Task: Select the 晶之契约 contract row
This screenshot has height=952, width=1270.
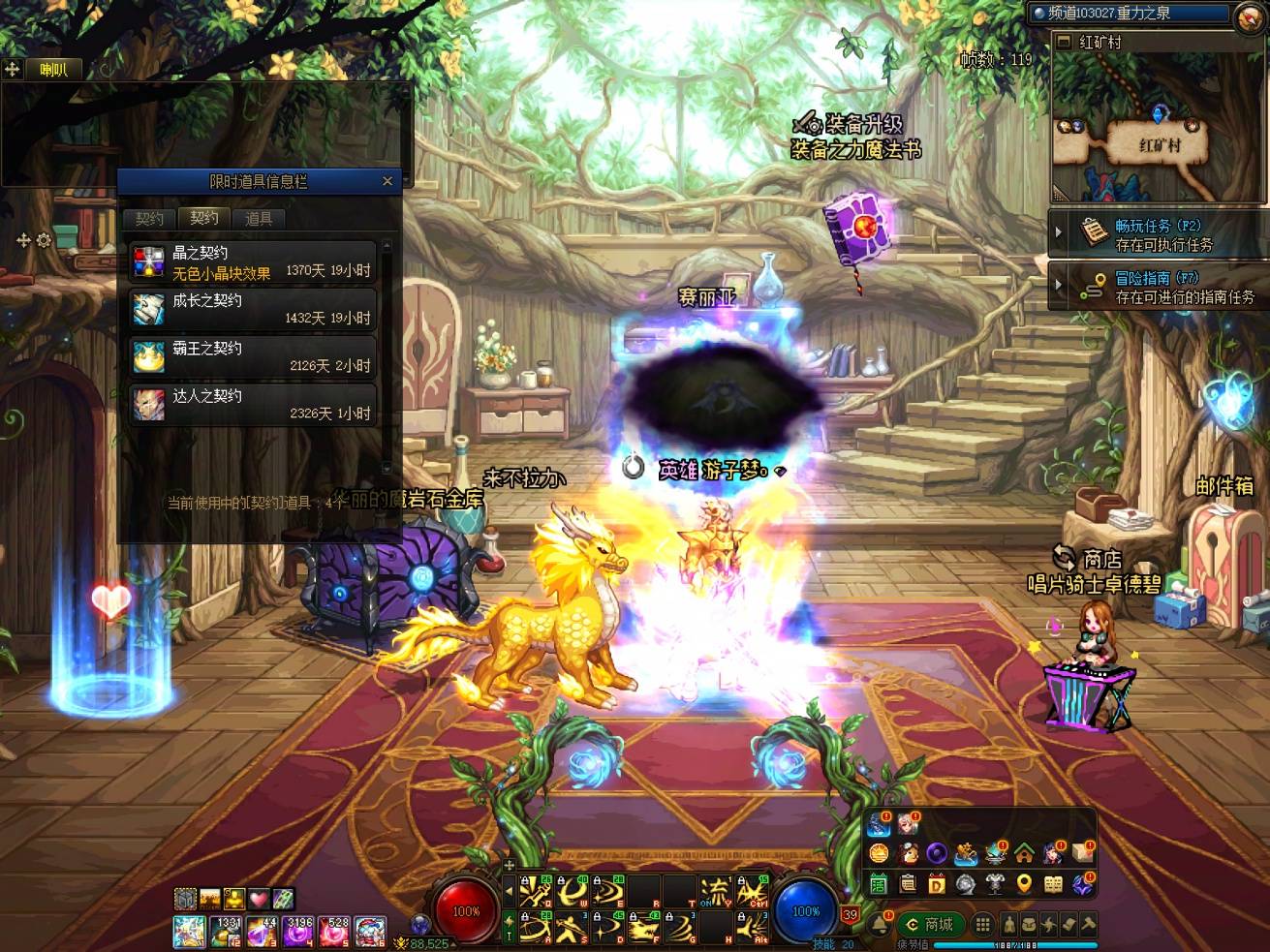Action: [253, 261]
